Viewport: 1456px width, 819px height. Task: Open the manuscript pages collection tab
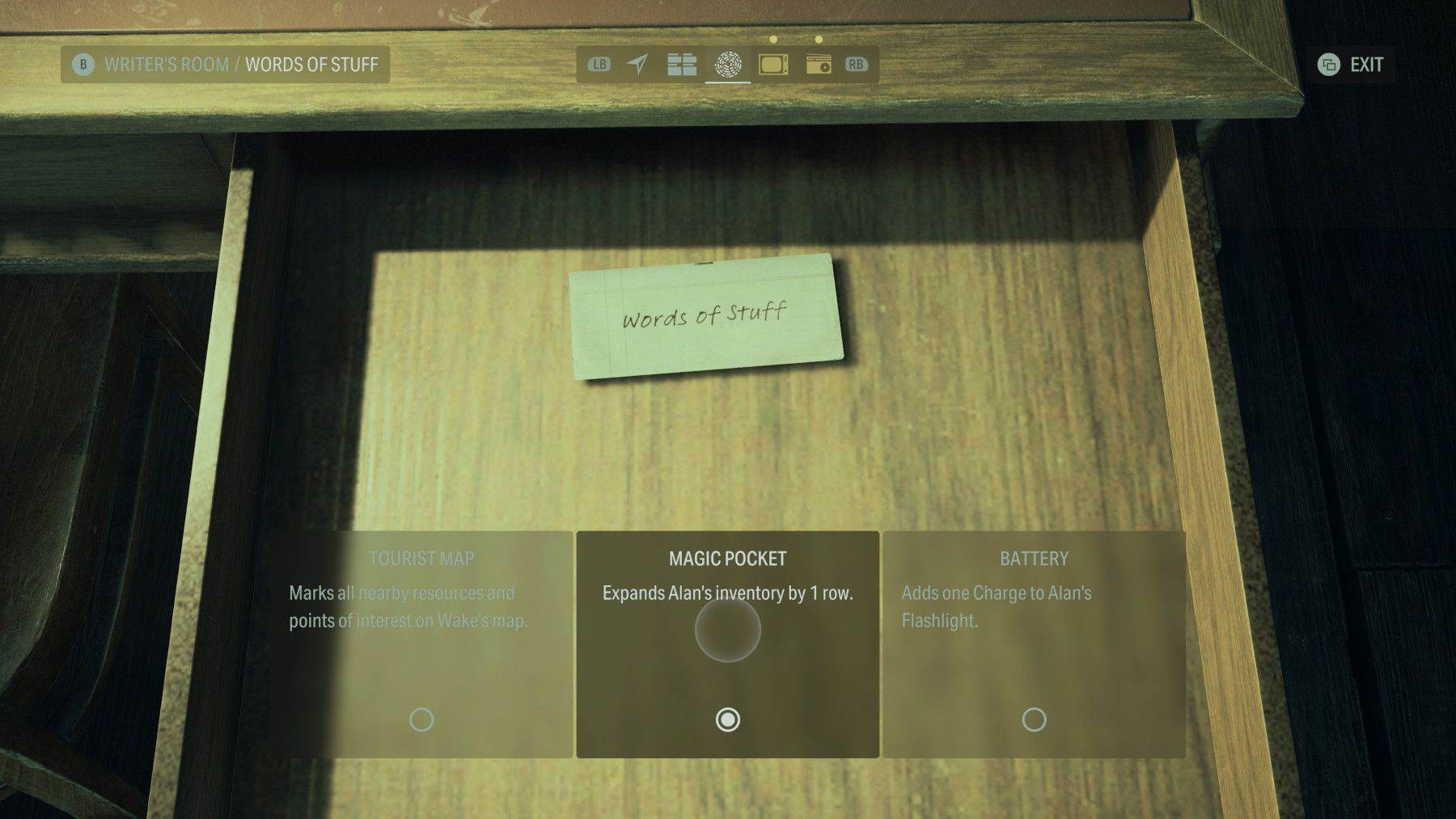[682, 65]
